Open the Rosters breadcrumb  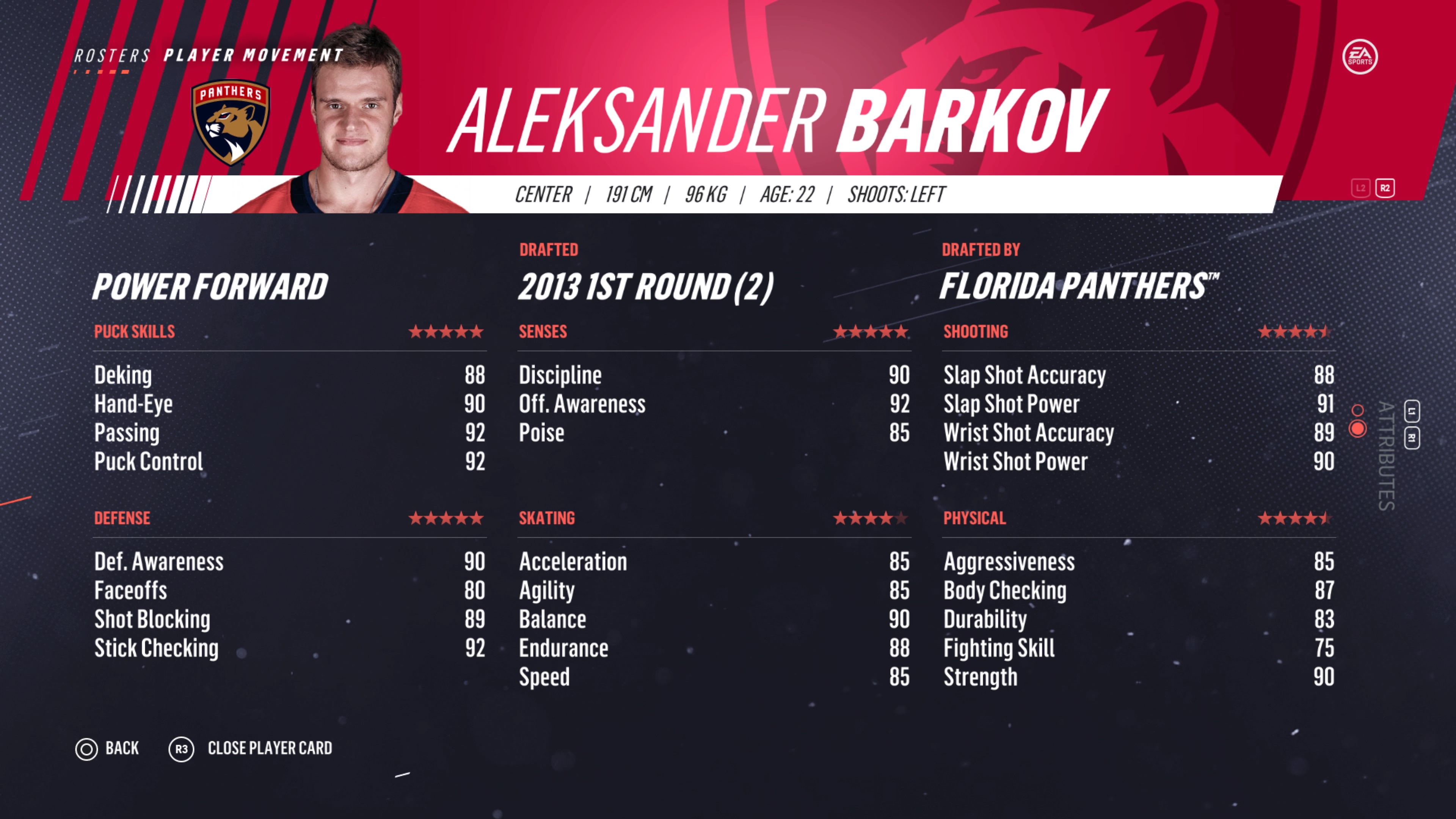click(x=112, y=56)
